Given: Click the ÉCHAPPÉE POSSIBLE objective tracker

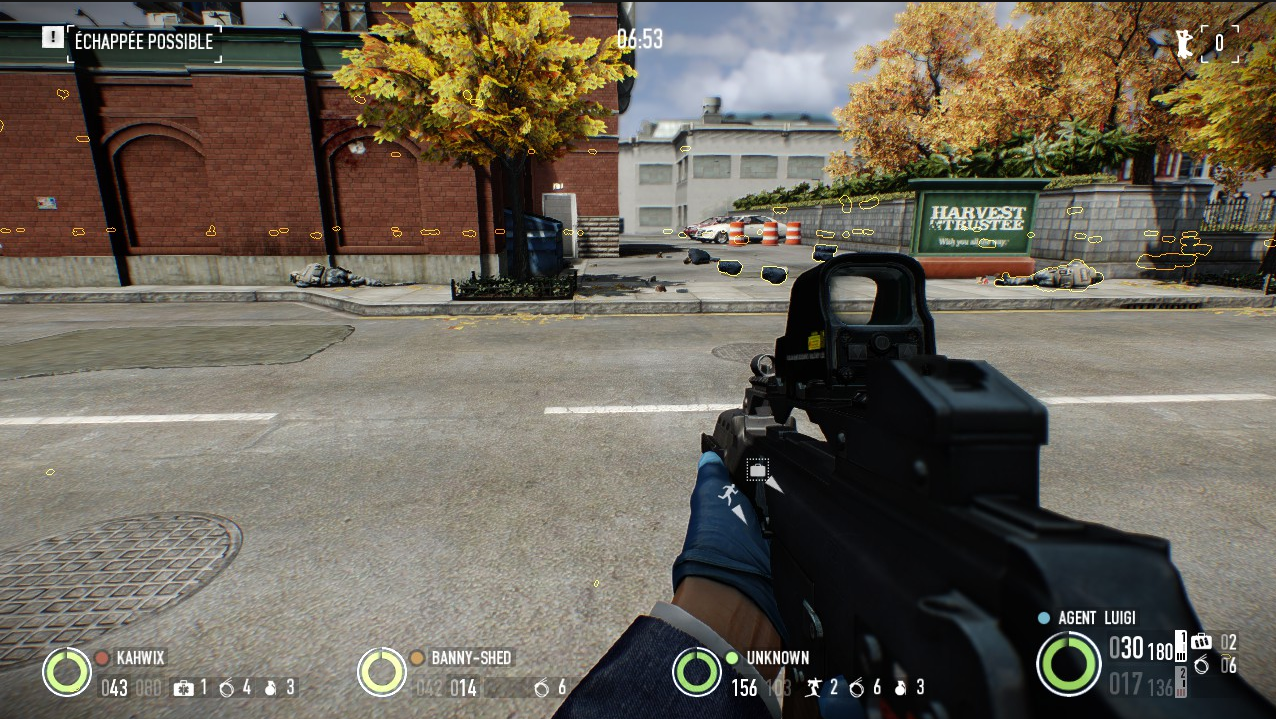Looking at the screenshot, I should tap(143, 42).
